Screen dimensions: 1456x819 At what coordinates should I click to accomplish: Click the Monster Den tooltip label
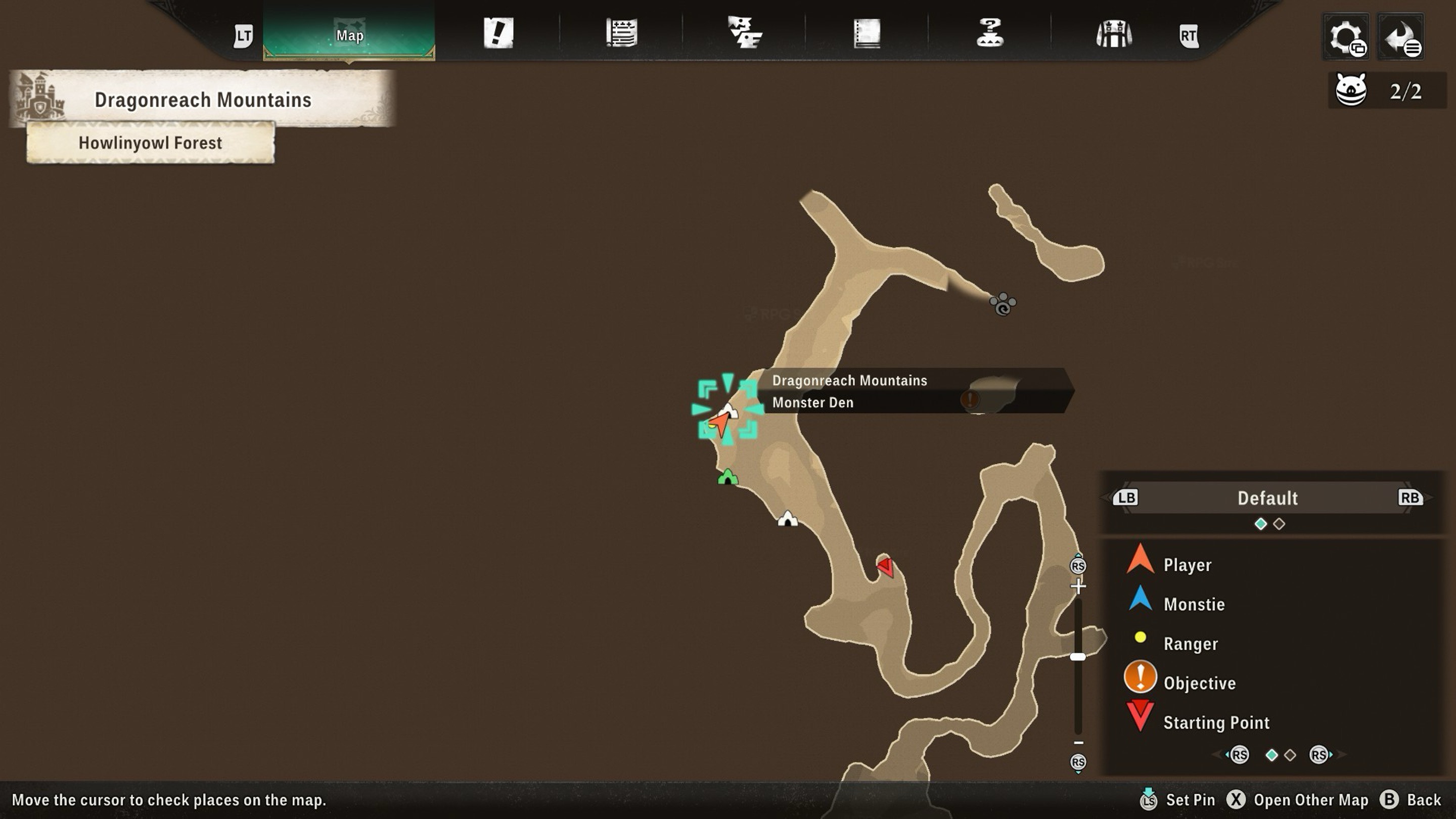(x=813, y=402)
